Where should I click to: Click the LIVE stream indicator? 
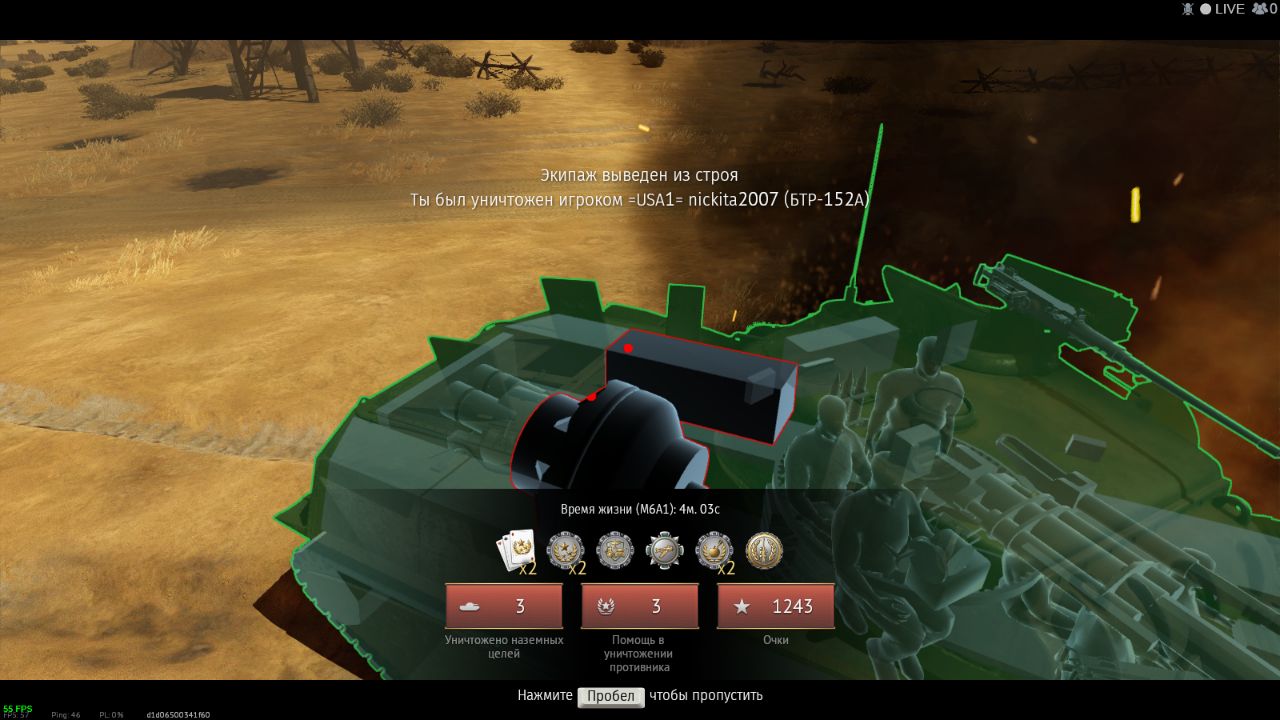click(x=1222, y=9)
